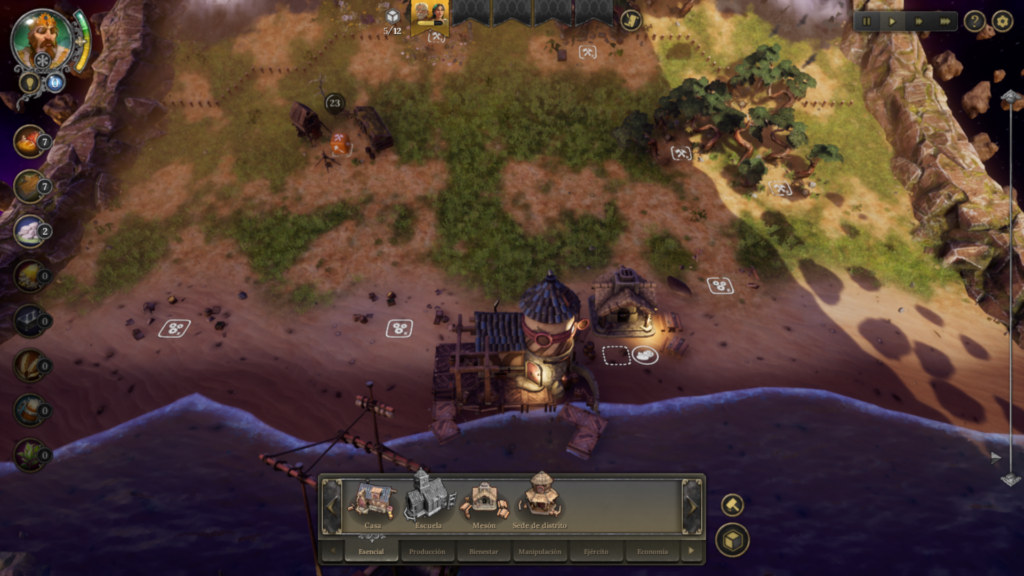The image size is (1024, 576).
Task: Set the game to fastest speed
Action: click(x=944, y=20)
